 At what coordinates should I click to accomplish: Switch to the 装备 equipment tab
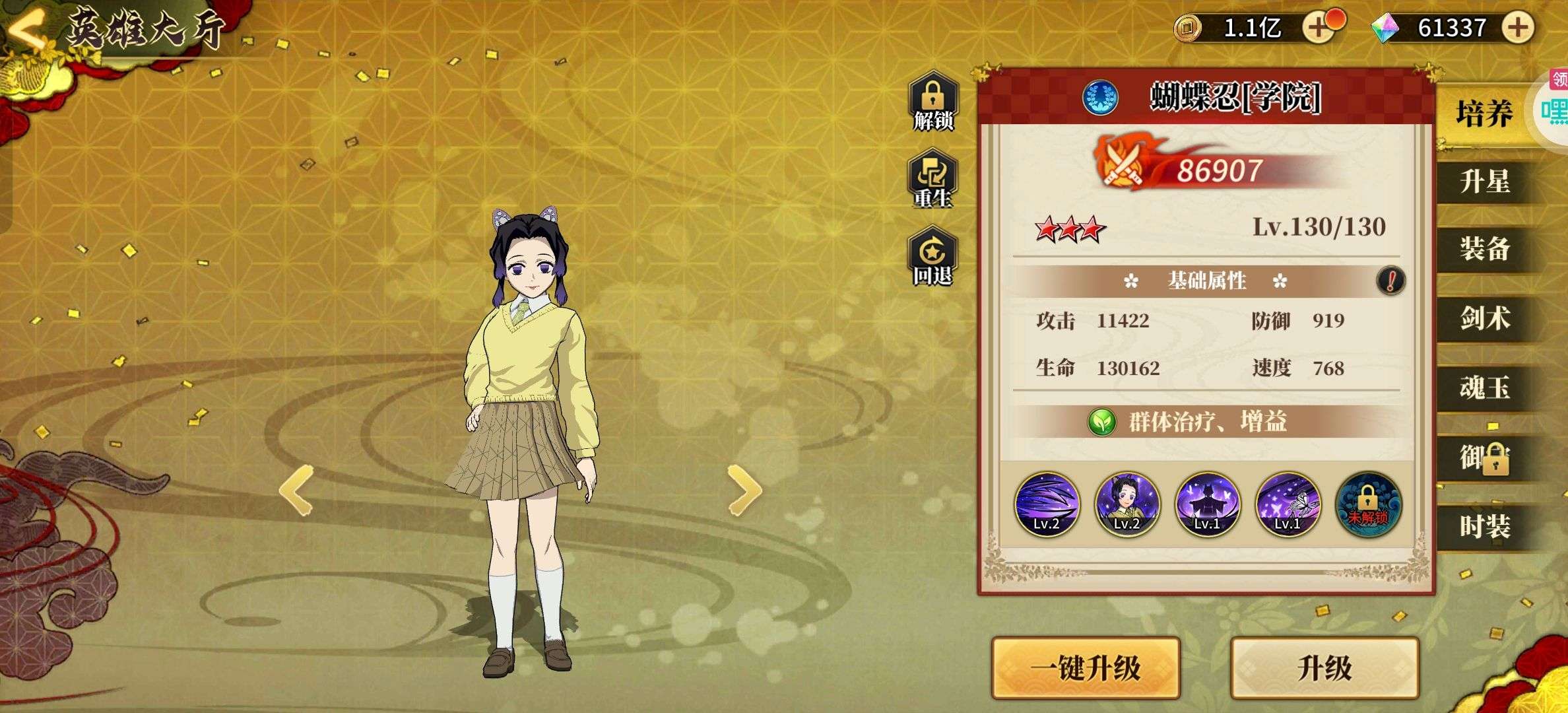point(1484,250)
